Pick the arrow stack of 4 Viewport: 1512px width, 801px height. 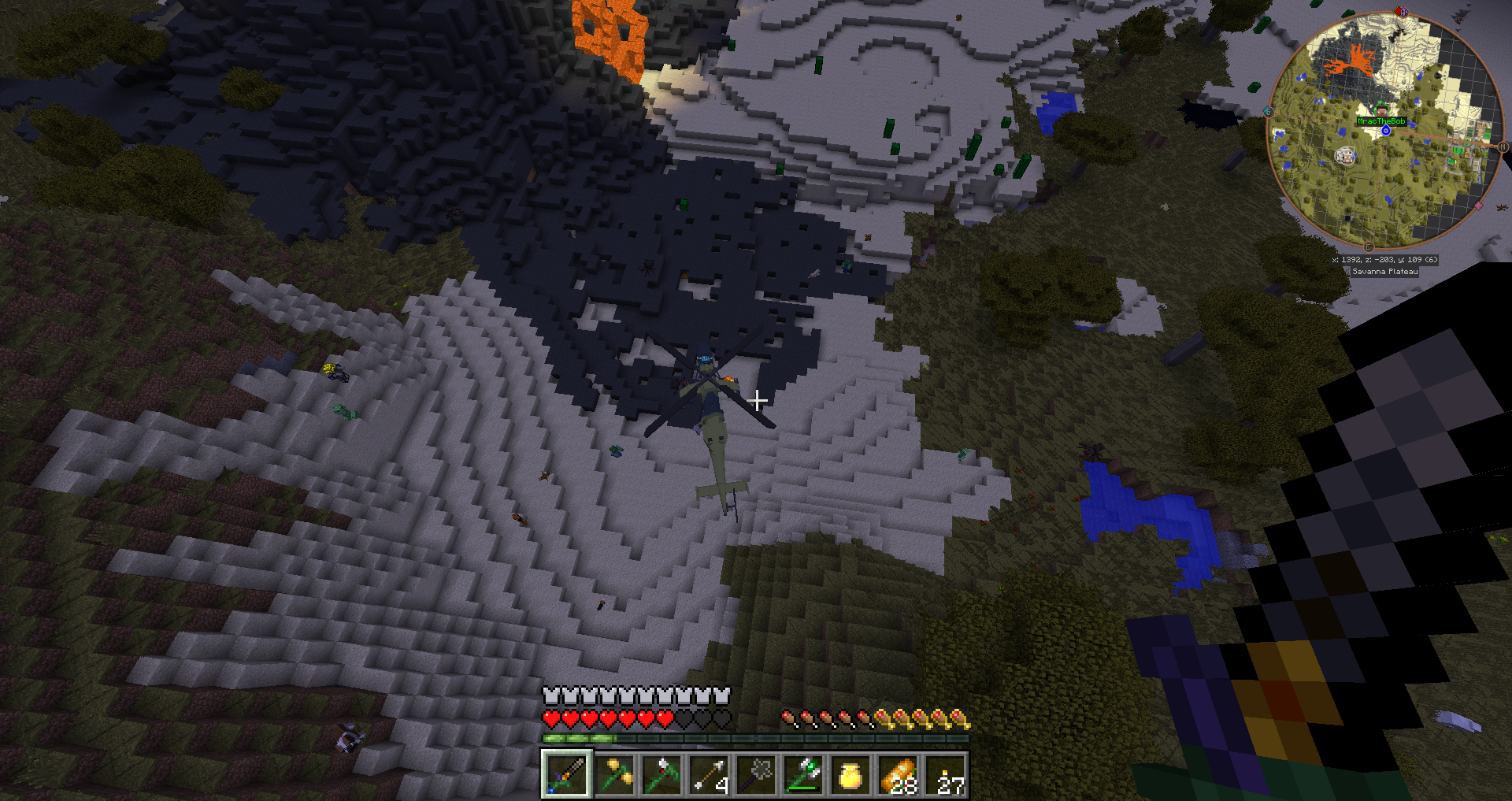pyautogui.click(x=709, y=773)
